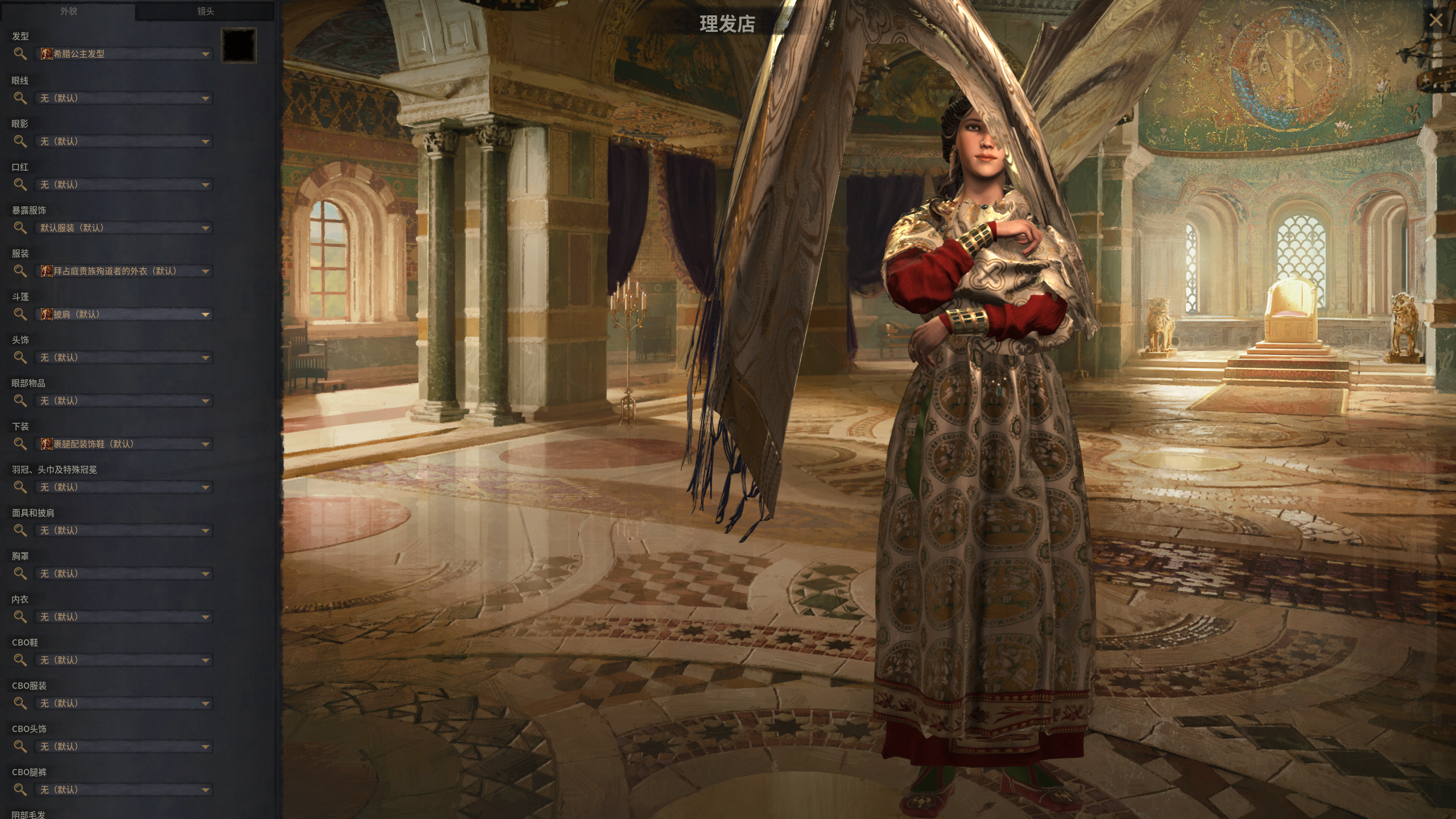This screenshot has width=1456, height=819.
Task: Click the search icon next to CBO鞋
Action: pos(21,660)
